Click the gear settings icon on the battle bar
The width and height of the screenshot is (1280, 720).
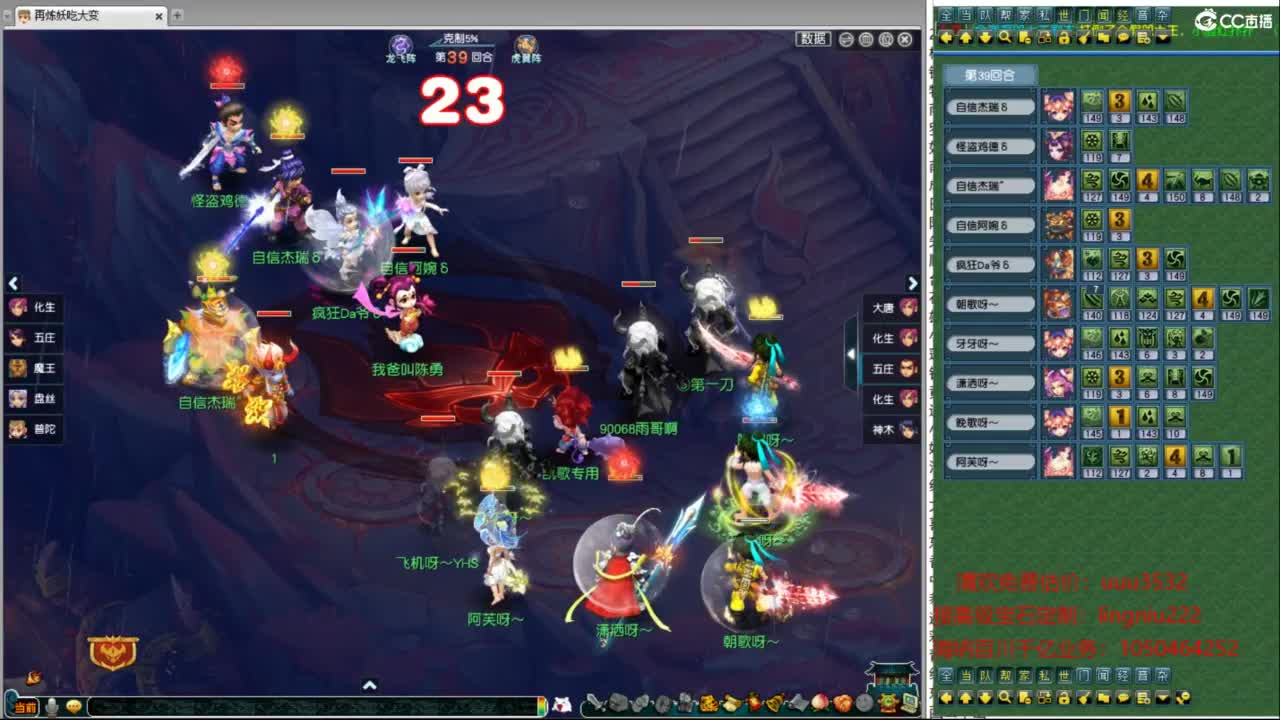click(886, 39)
